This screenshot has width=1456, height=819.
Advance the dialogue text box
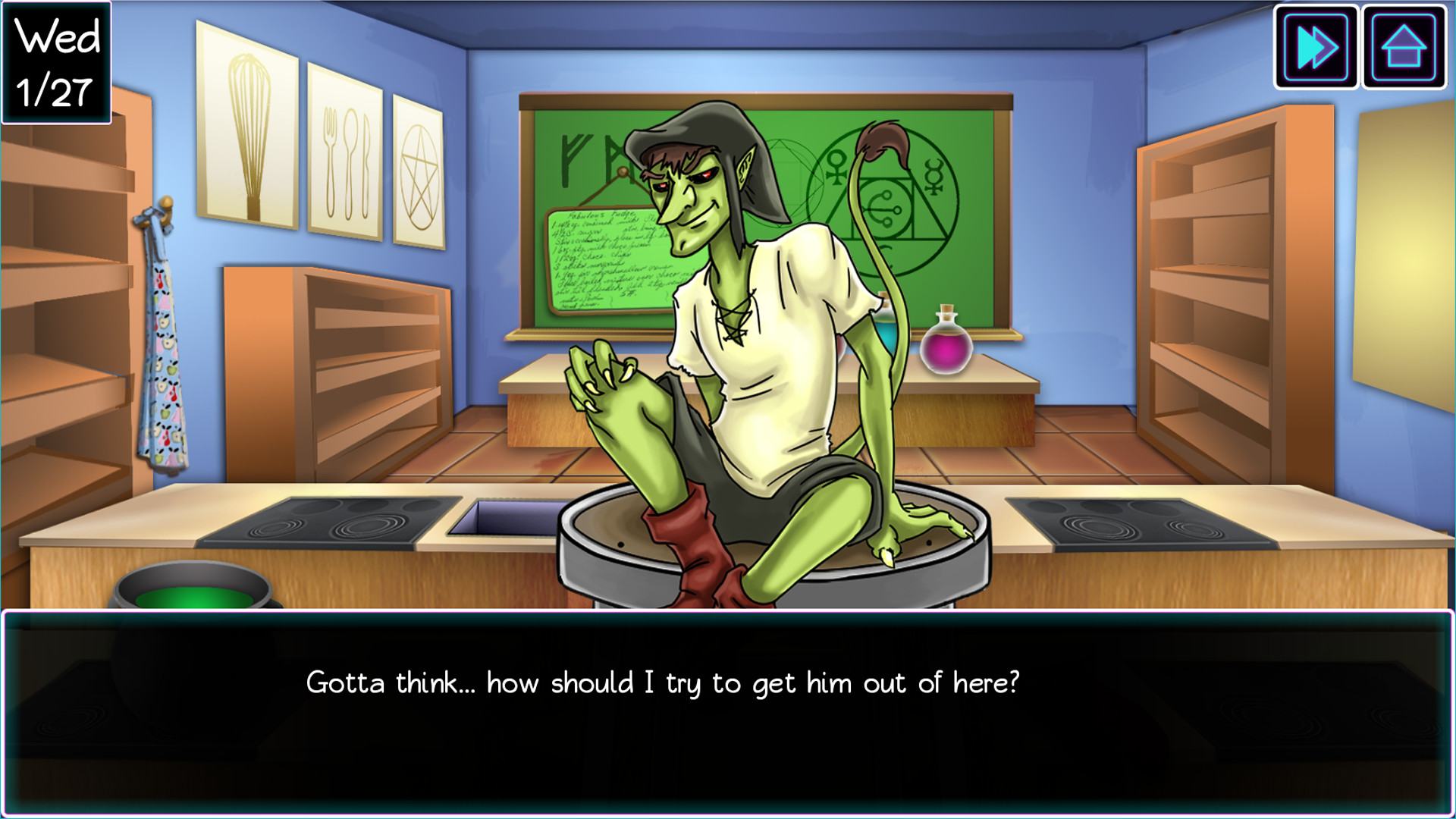726,713
